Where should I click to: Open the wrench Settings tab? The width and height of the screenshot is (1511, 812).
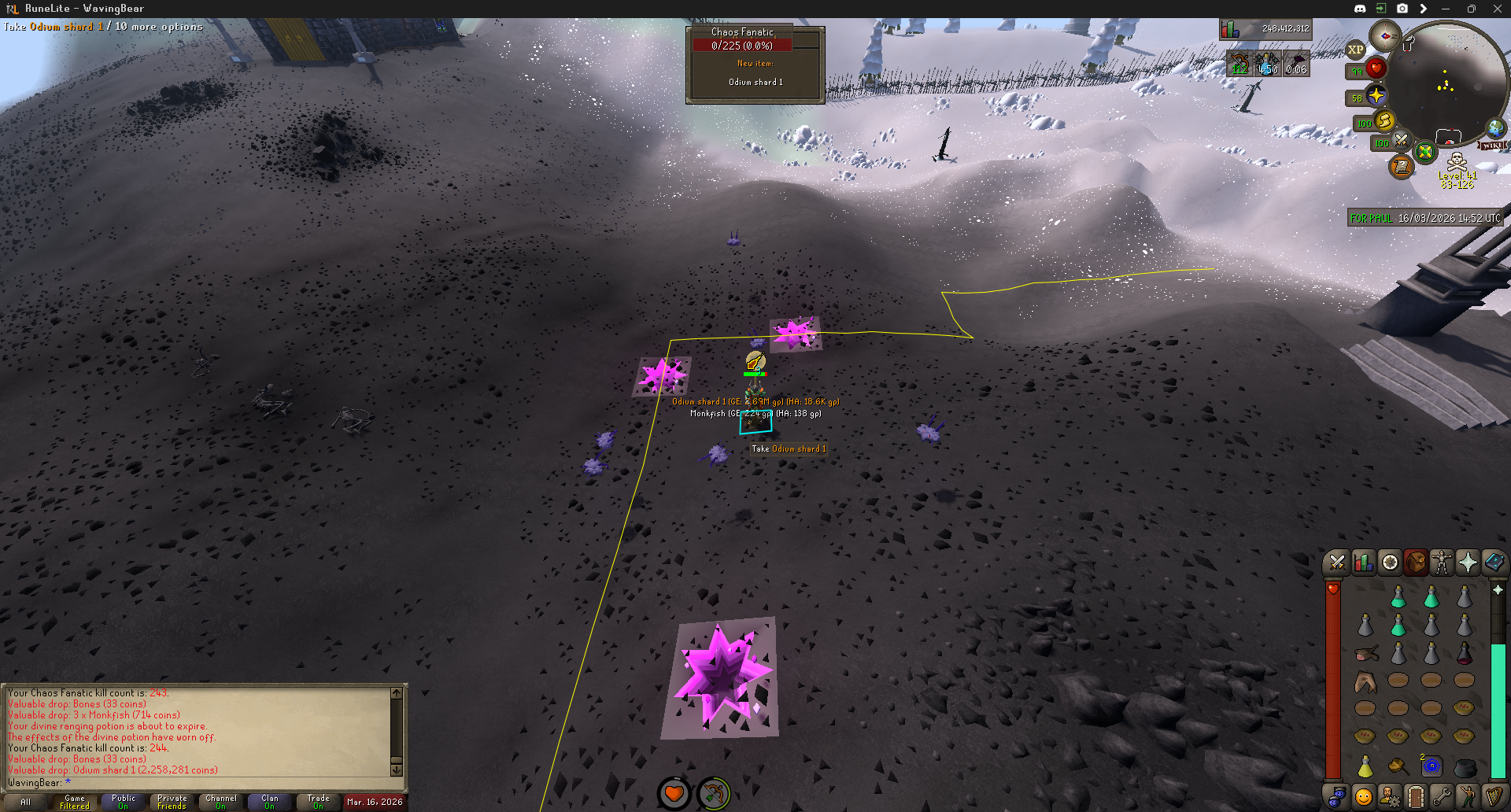(1442, 796)
